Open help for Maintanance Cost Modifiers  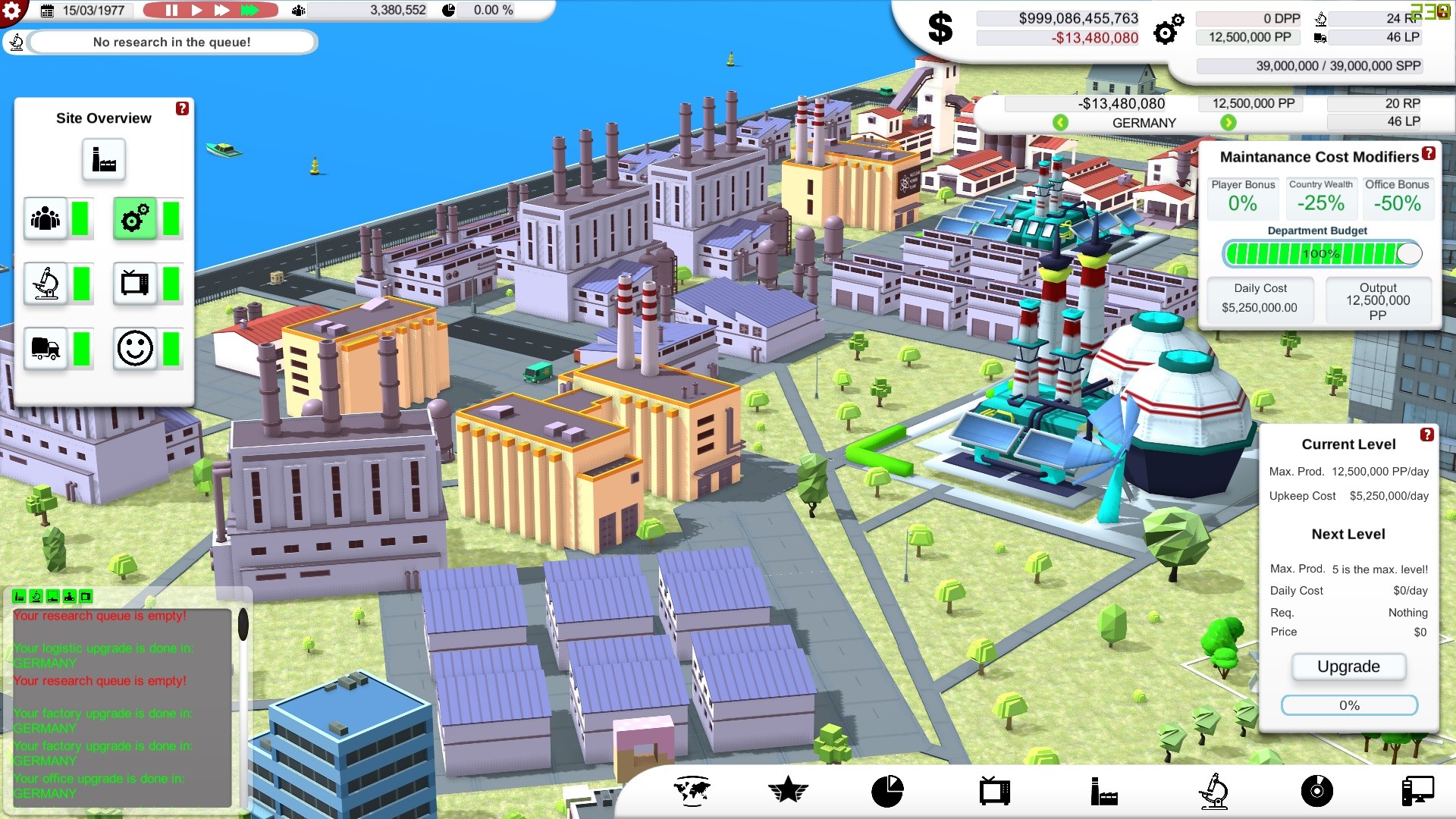click(x=1429, y=154)
